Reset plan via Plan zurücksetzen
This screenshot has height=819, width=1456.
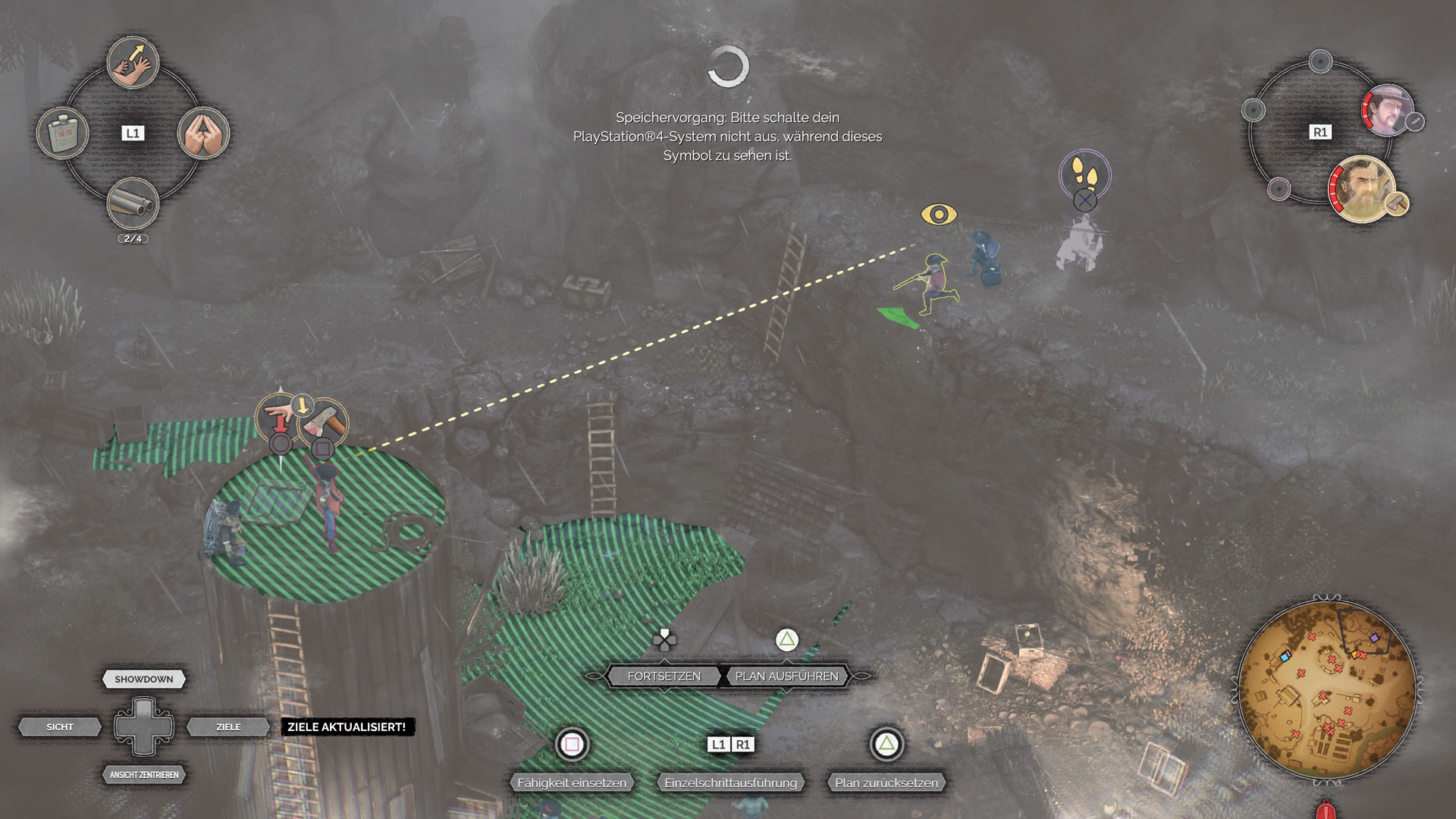pos(886,782)
